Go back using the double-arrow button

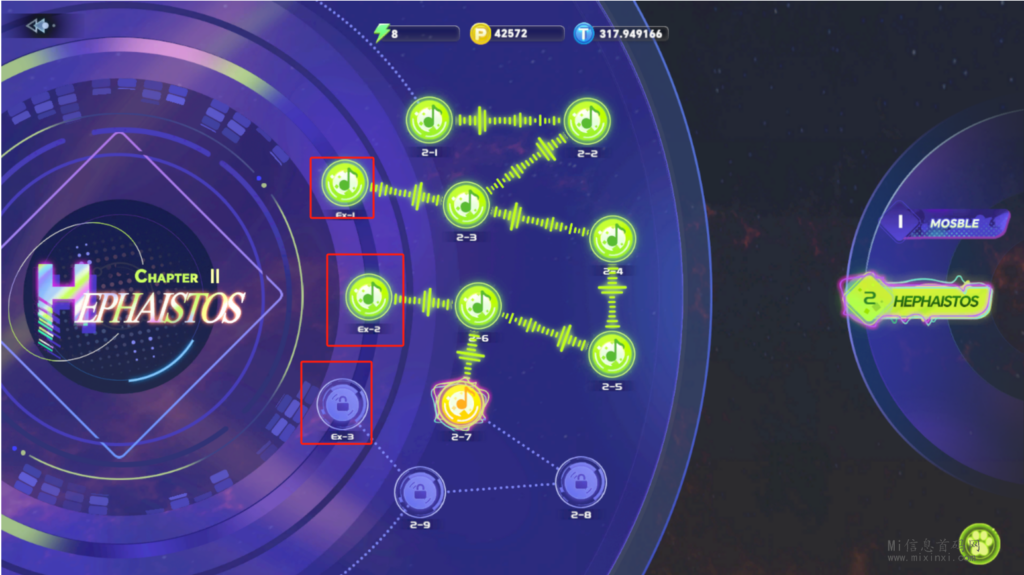point(40,25)
